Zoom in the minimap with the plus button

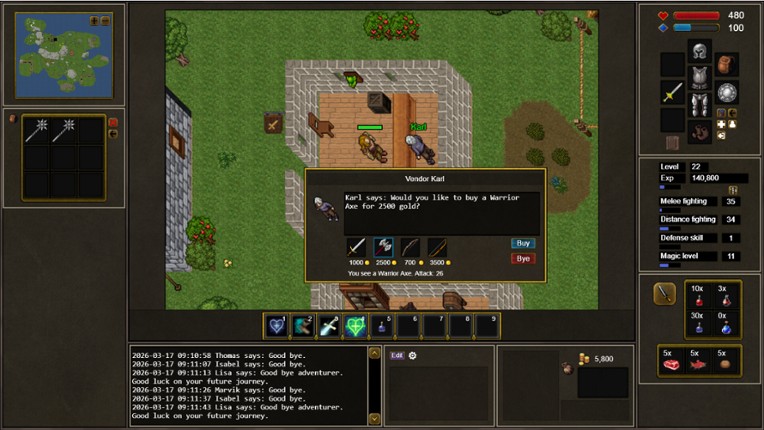click(x=94, y=20)
